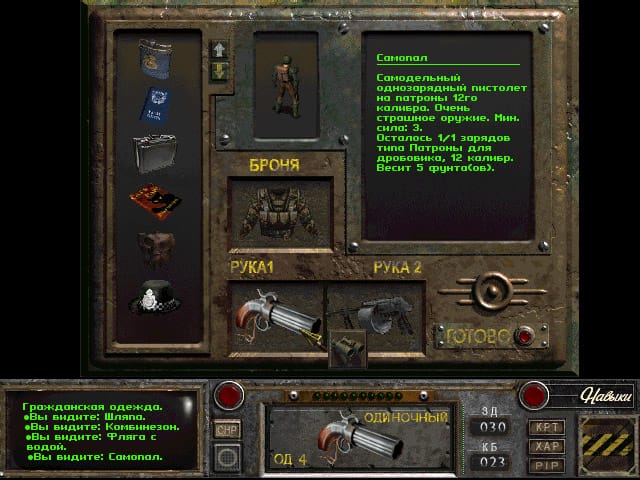Screen dimensions: 640x480
Task: Open character sheet with ХАР button
Action: click(x=547, y=445)
